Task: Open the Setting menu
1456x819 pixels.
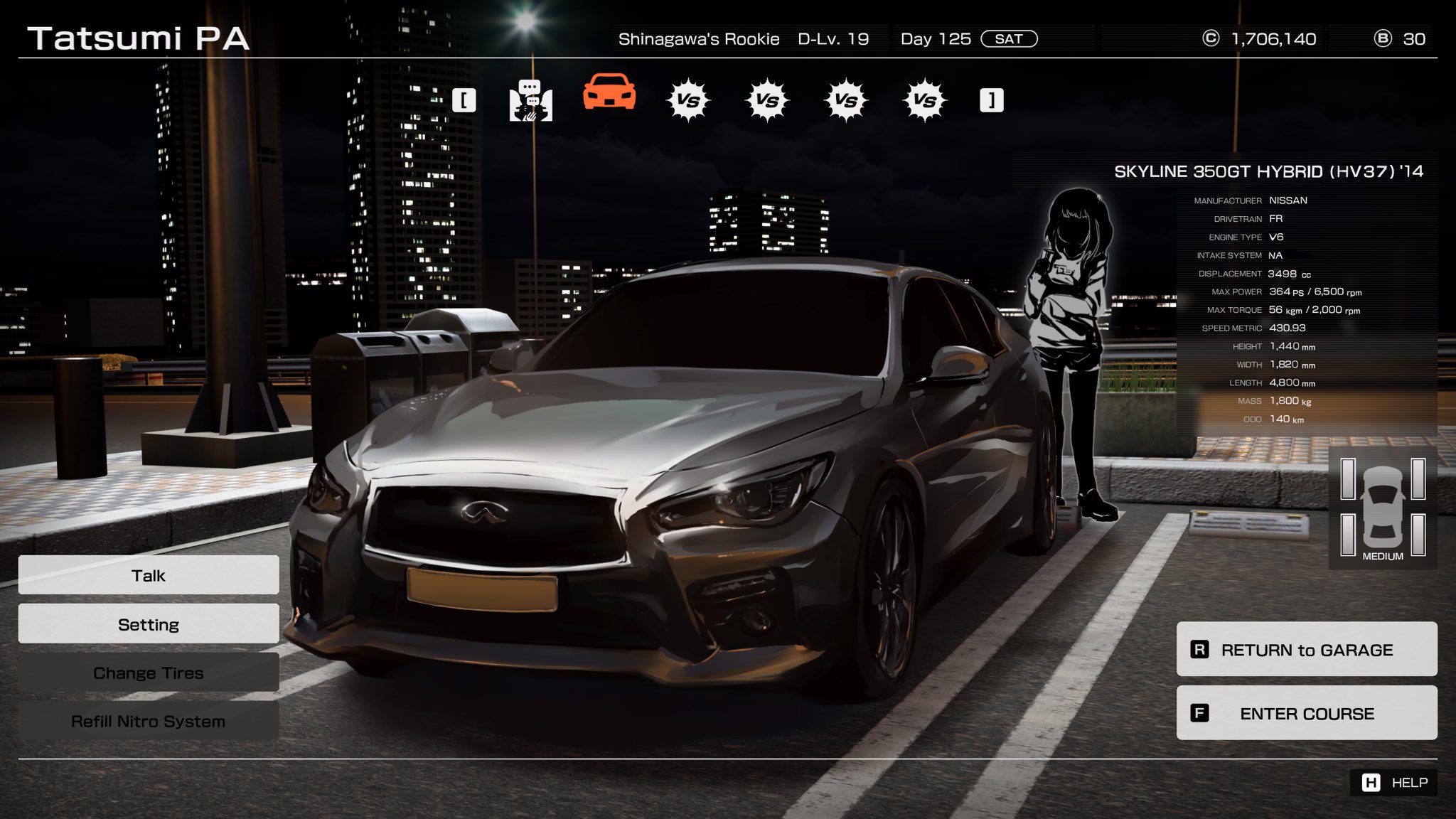Action: click(149, 624)
